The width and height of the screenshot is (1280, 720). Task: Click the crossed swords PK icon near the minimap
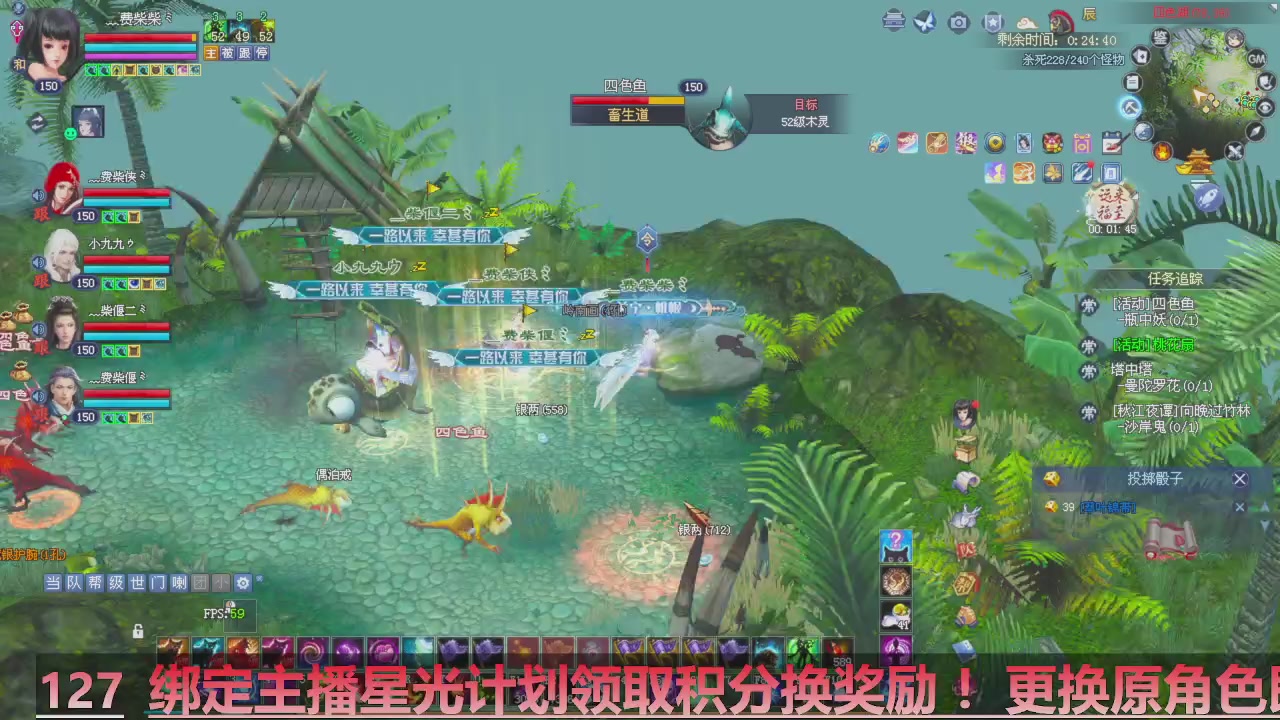[1235, 150]
